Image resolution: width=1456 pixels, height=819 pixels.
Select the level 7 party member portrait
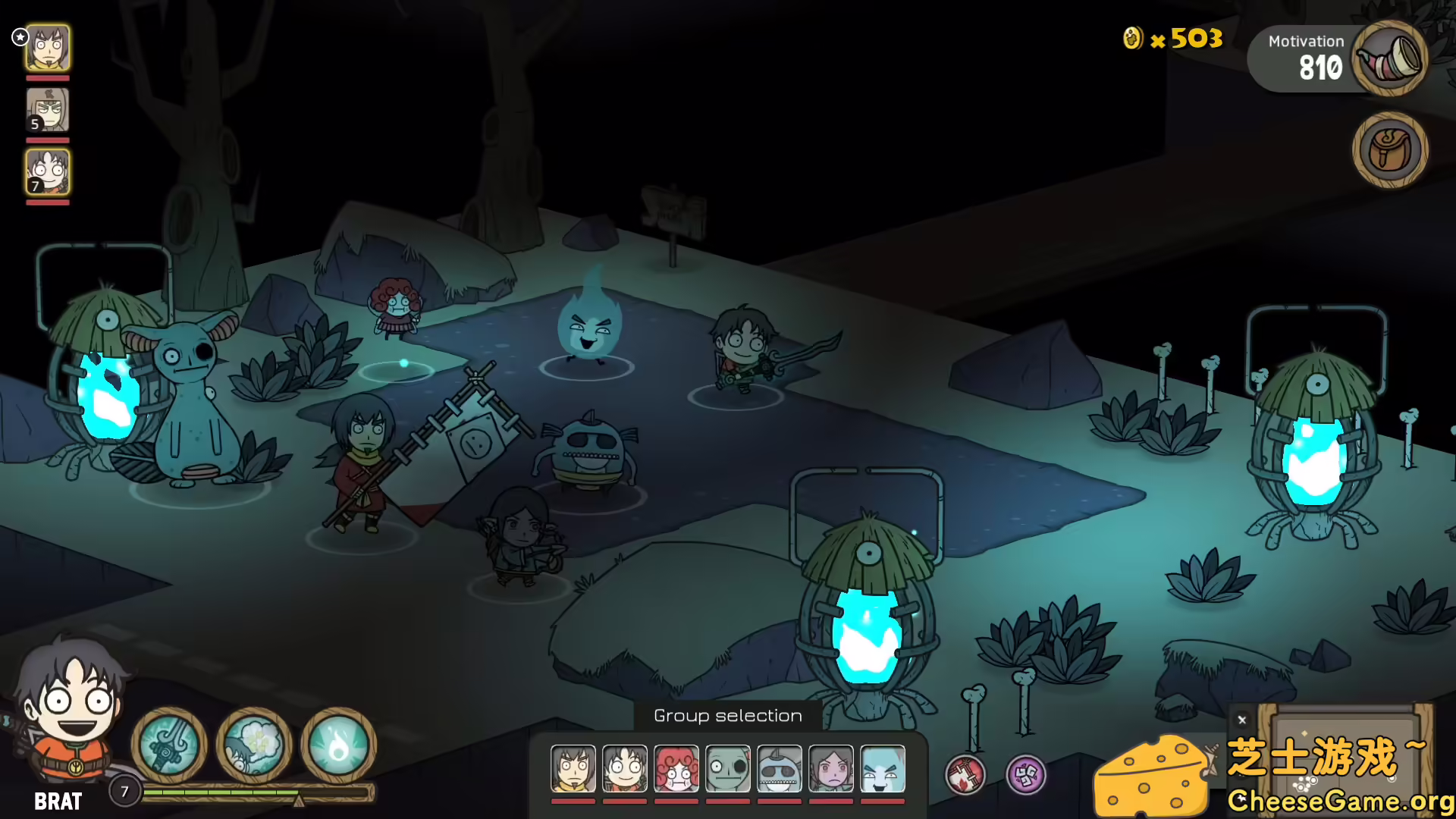tap(48, 172)
